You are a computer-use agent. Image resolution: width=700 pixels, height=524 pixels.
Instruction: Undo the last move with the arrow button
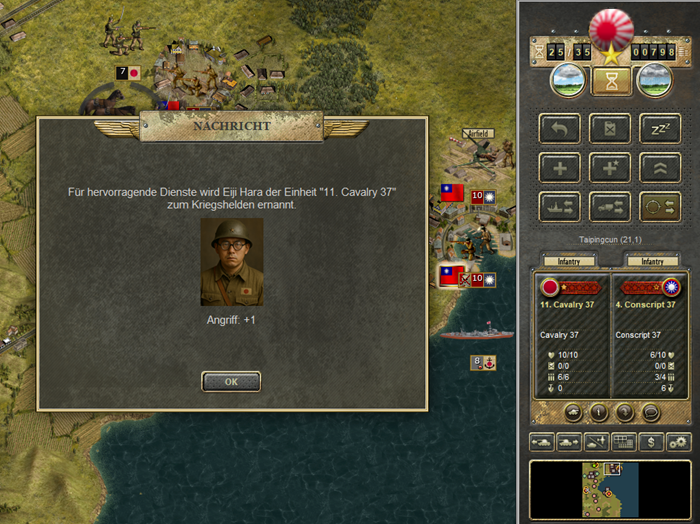coord(559,128)
